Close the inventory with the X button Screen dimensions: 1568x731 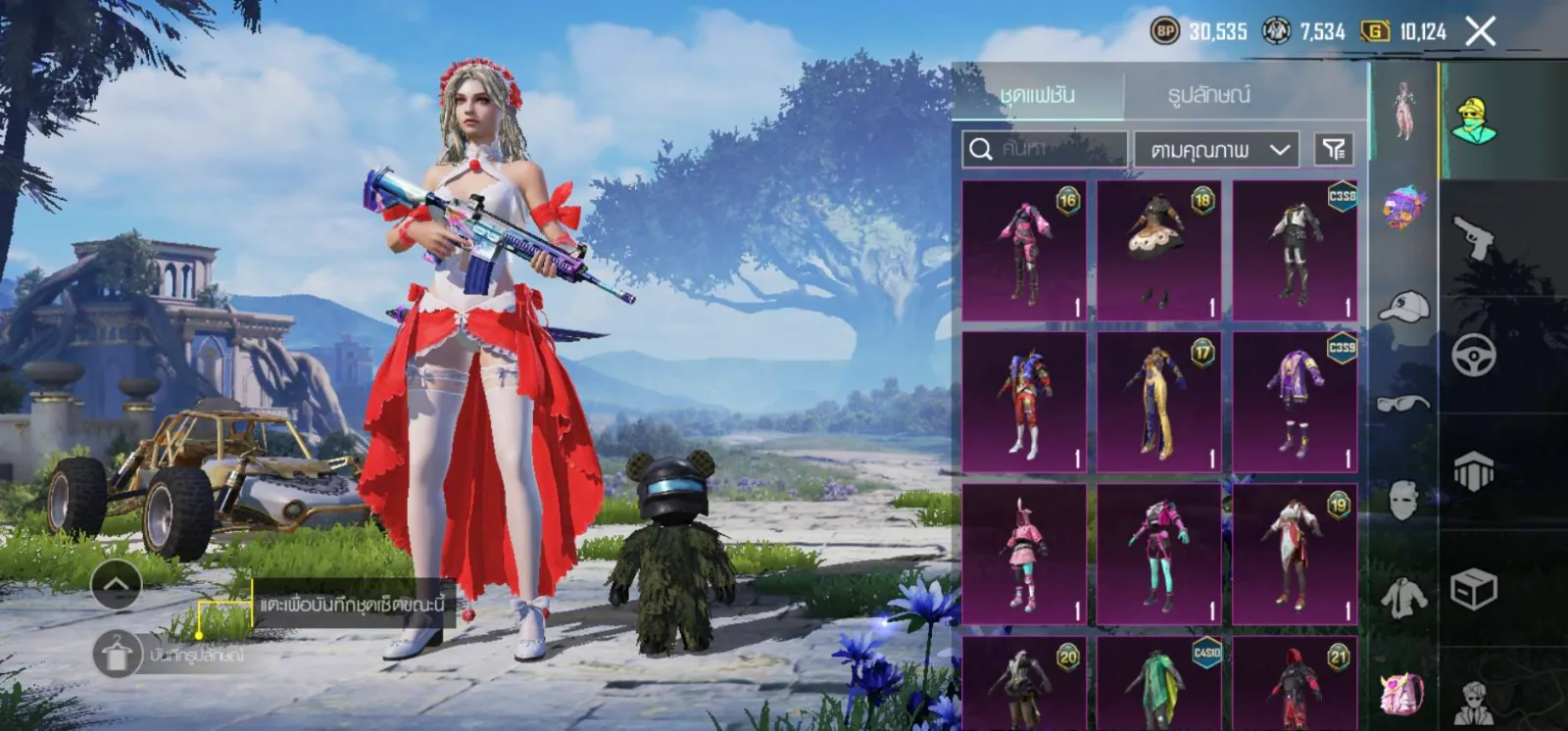click(x=1480, y=31)
